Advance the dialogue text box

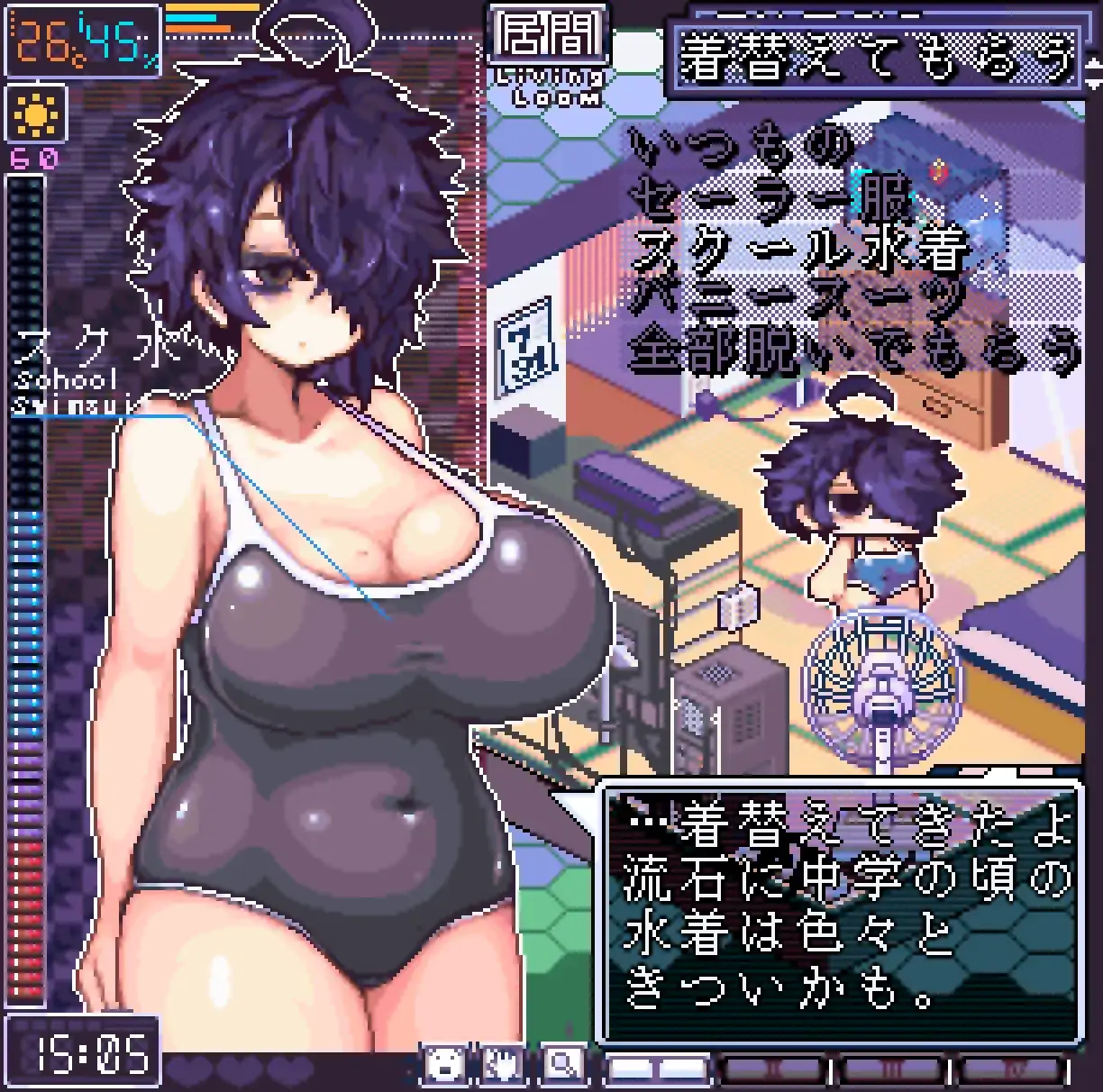pos(841,910)
